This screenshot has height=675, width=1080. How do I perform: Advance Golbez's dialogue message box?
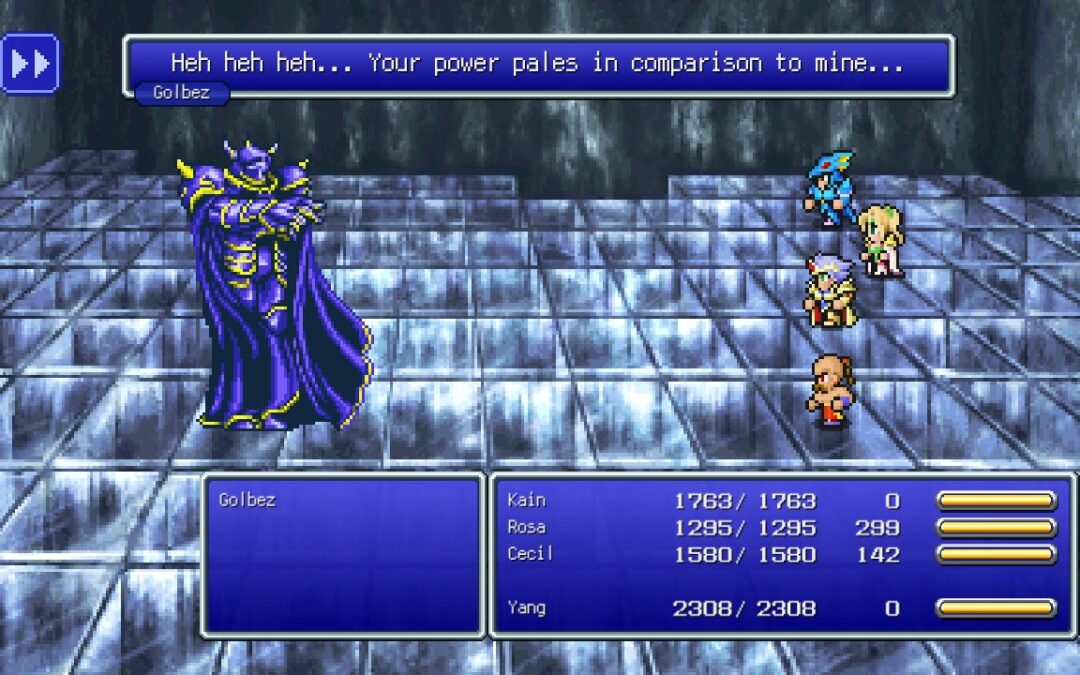538,64
